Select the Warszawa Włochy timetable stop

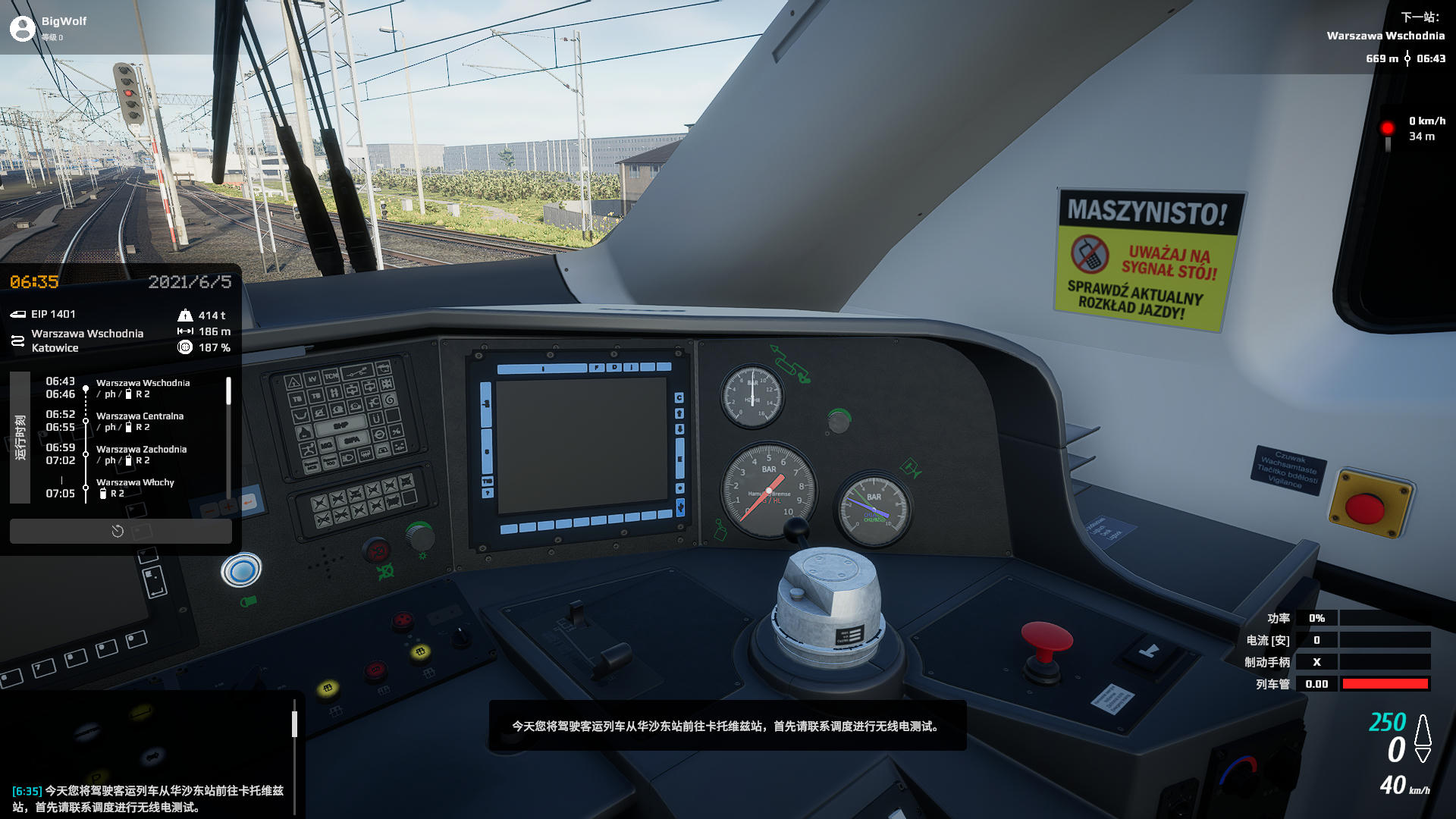pyautogui.click(x=135, y=487)
